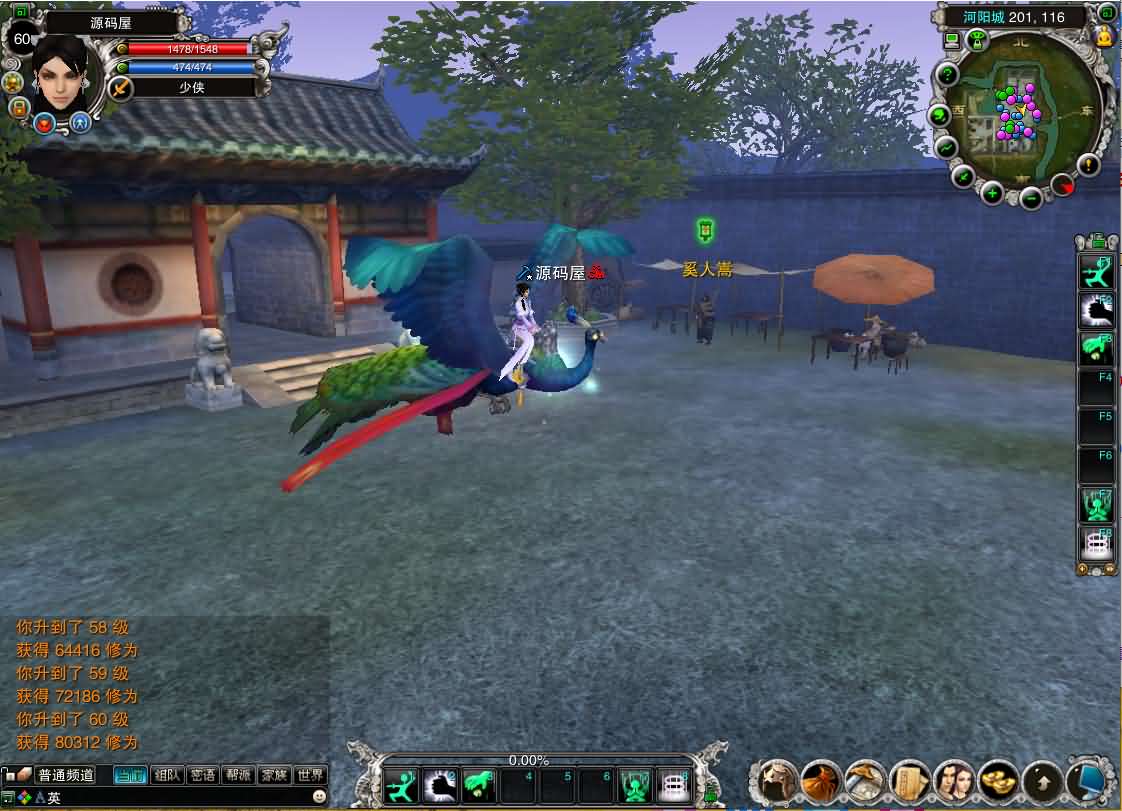Open the chat emoji smiley picker
Screen dimensions: 1122x811
[319, 797]
